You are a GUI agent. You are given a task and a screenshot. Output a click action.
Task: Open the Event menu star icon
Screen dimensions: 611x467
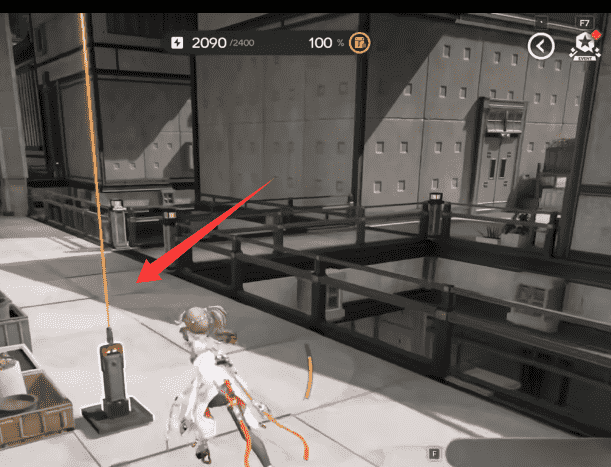[x=583, y=47]
